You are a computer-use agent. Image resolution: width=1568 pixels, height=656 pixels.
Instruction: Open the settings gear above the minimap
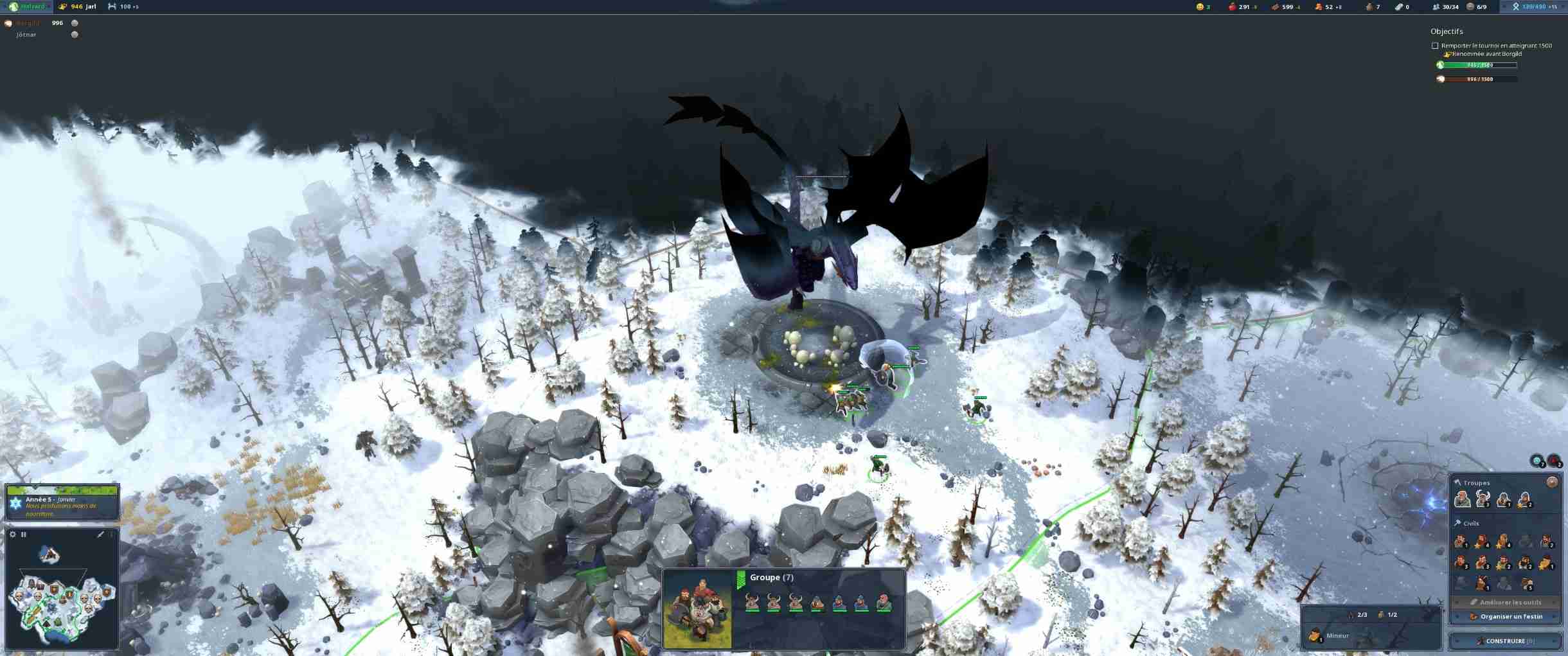tap(12, 535)
